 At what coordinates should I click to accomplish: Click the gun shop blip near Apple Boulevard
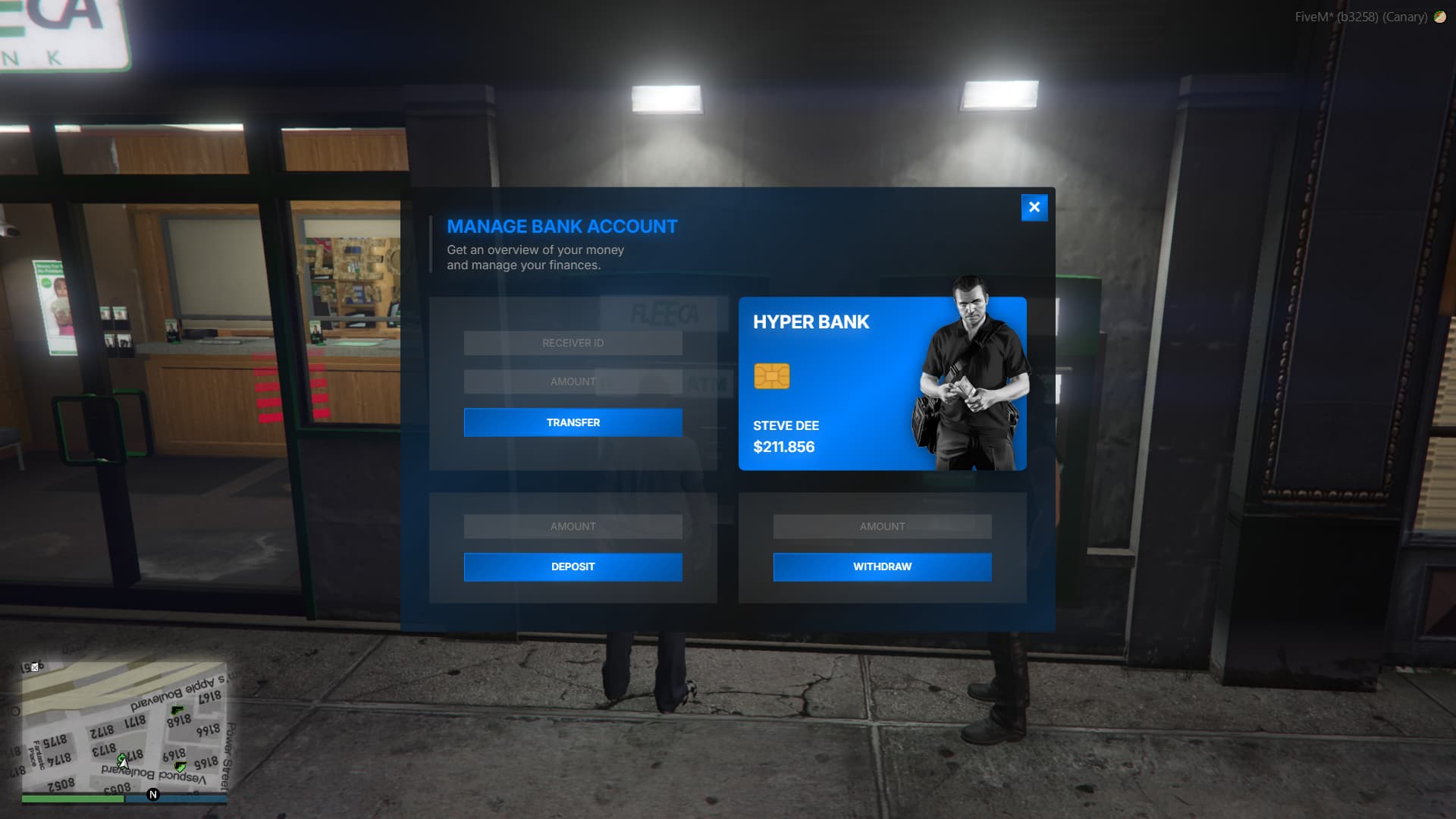tap(177, 711)
